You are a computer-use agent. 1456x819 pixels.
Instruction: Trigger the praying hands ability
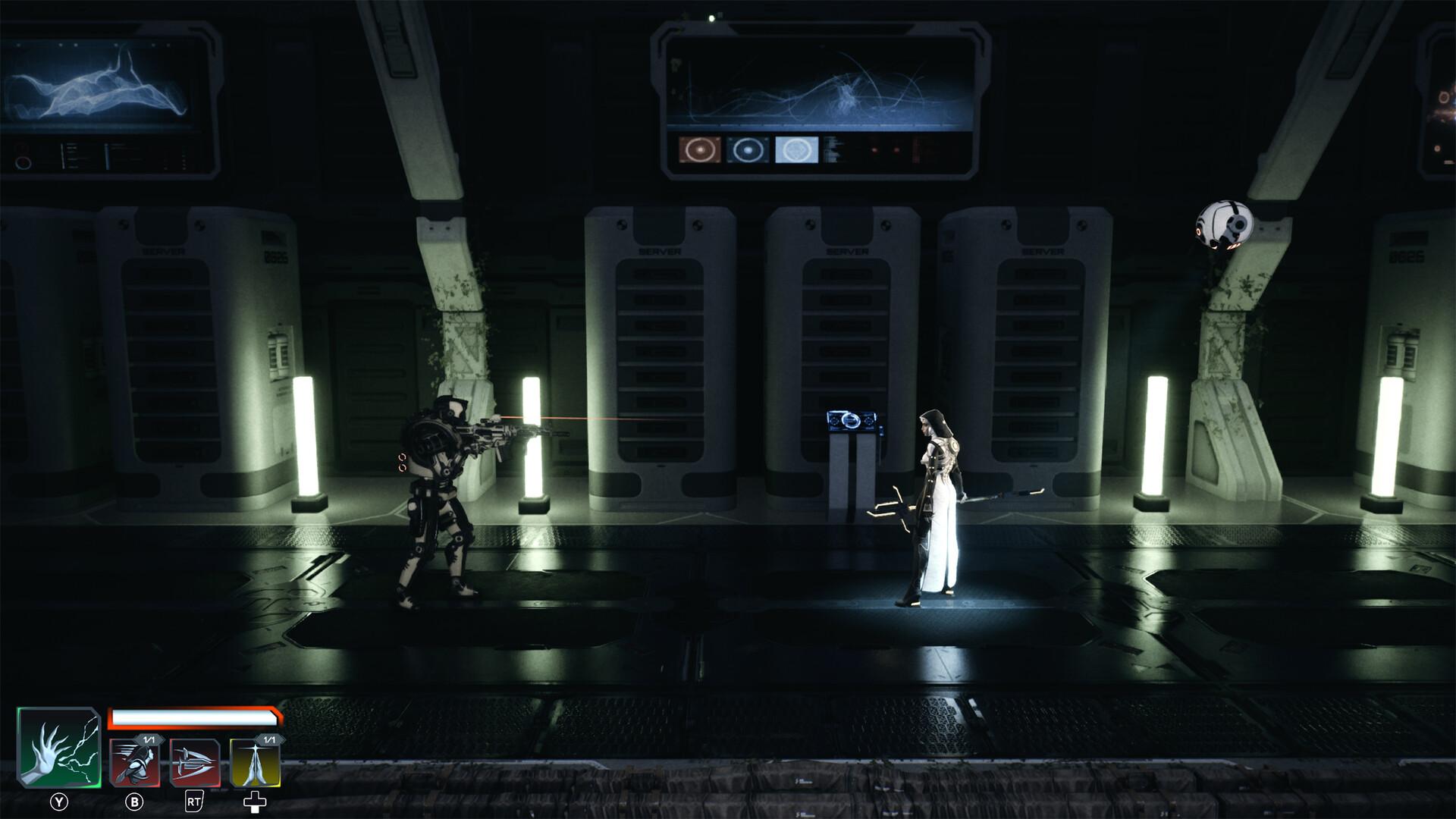click(x=256, y=764)
